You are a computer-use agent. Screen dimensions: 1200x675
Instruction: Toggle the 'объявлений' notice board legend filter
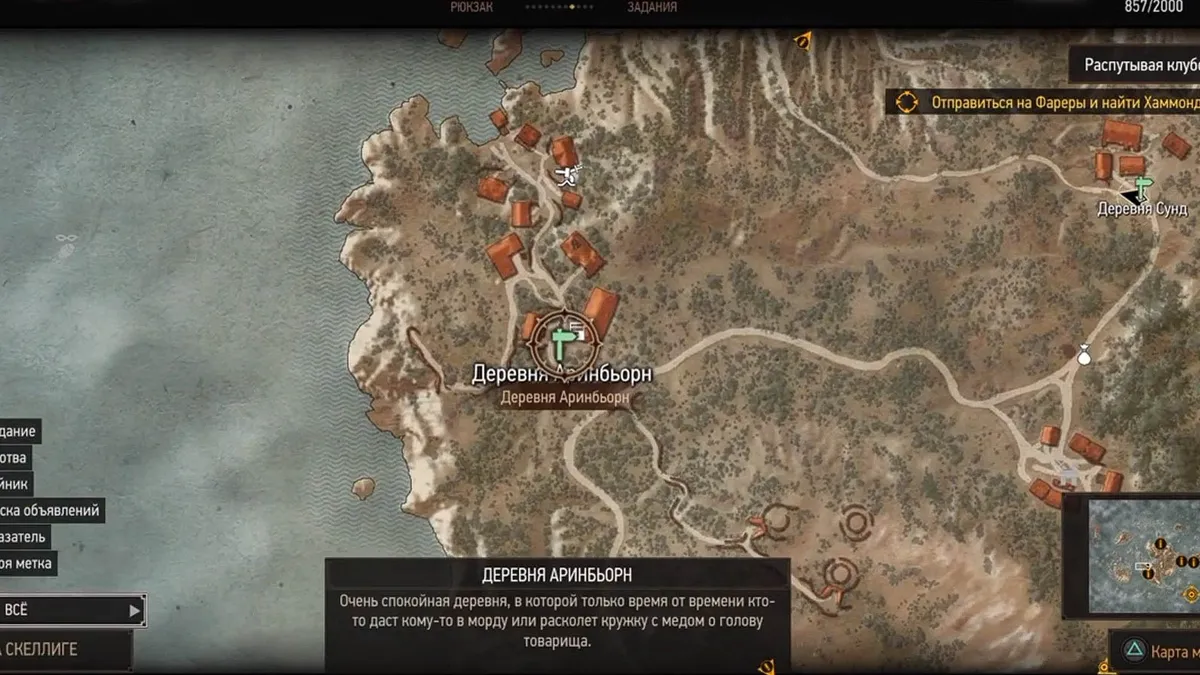(x=50, y=511)
